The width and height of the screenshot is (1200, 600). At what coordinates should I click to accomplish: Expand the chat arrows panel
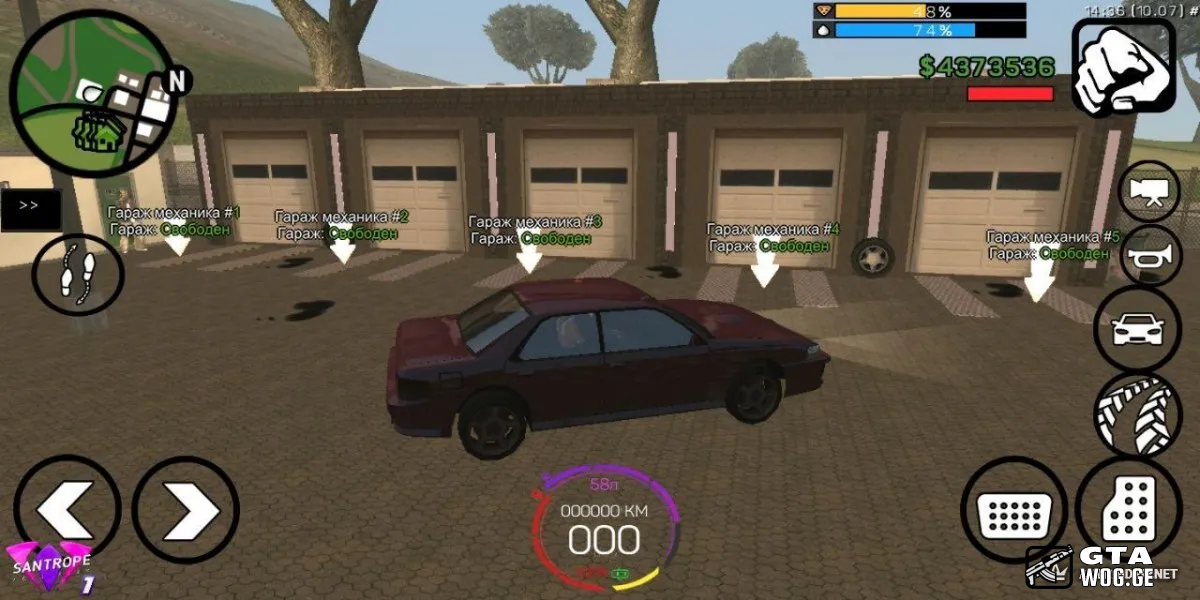(x=30, y=208)
